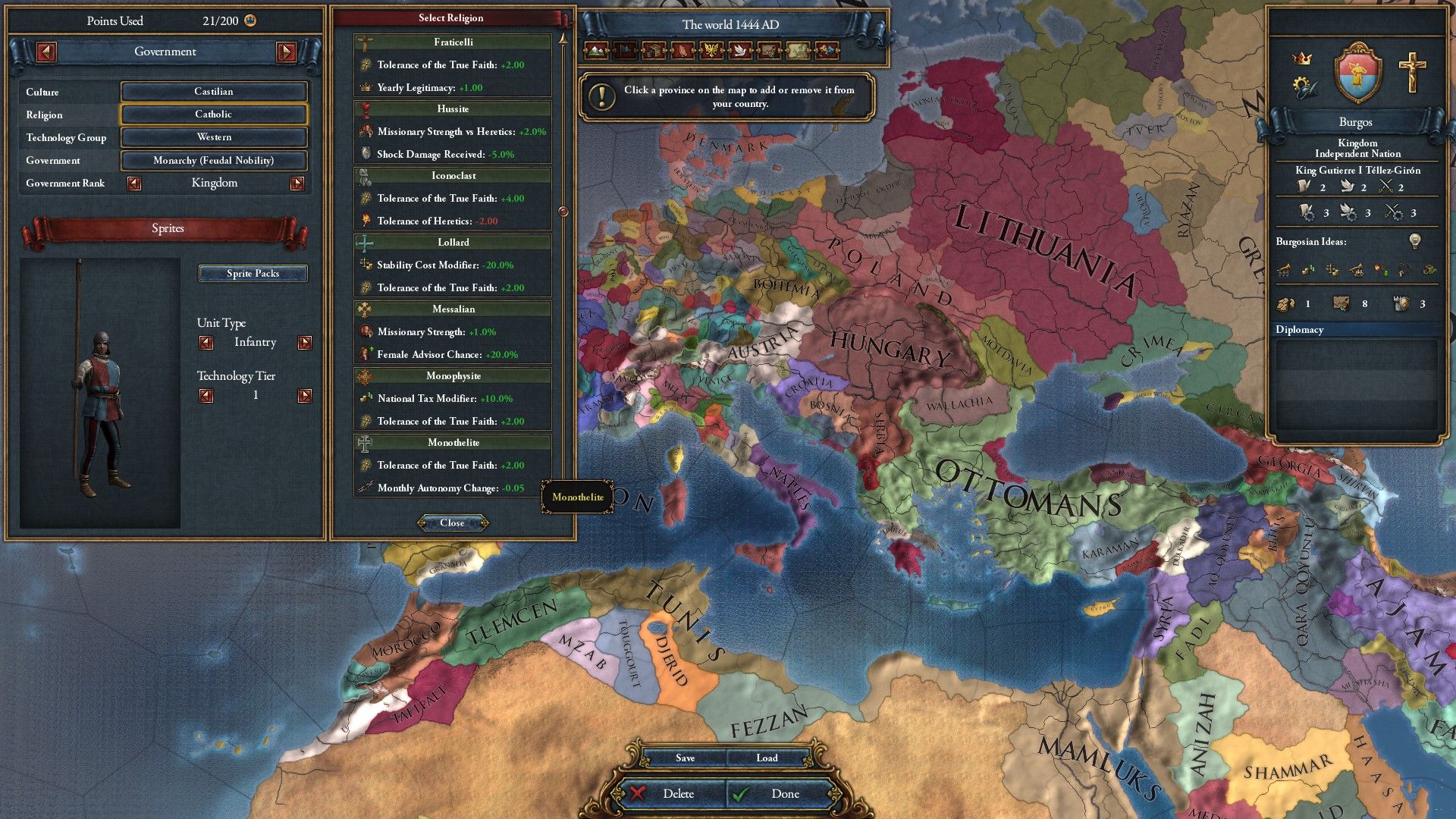Select Hussite from the religion list
Viewport: 1456px width, 819px height.
click(x=453, y=109)
